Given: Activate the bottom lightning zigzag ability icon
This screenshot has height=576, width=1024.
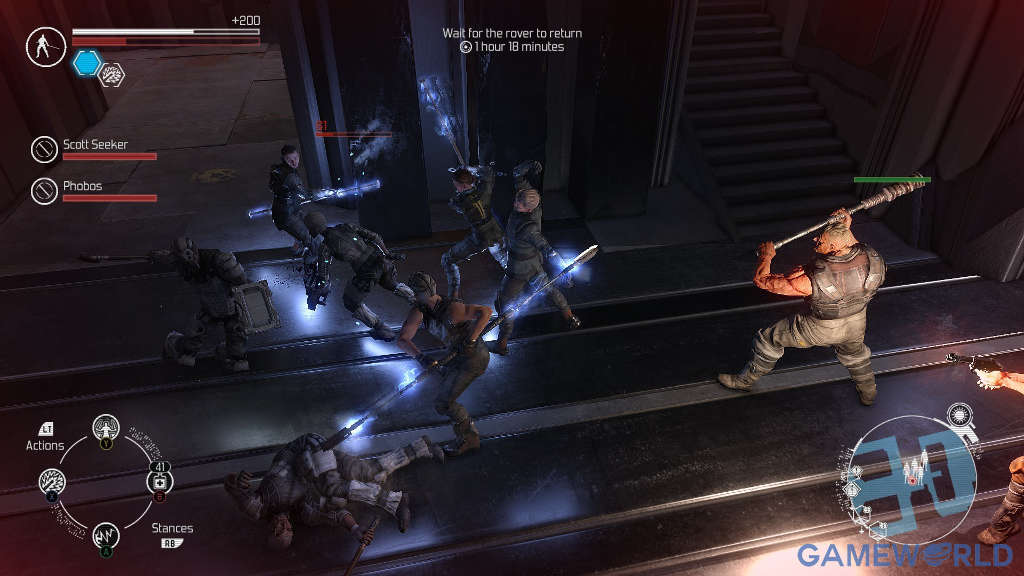Looking at the screenshot, I should pos(106,537).
